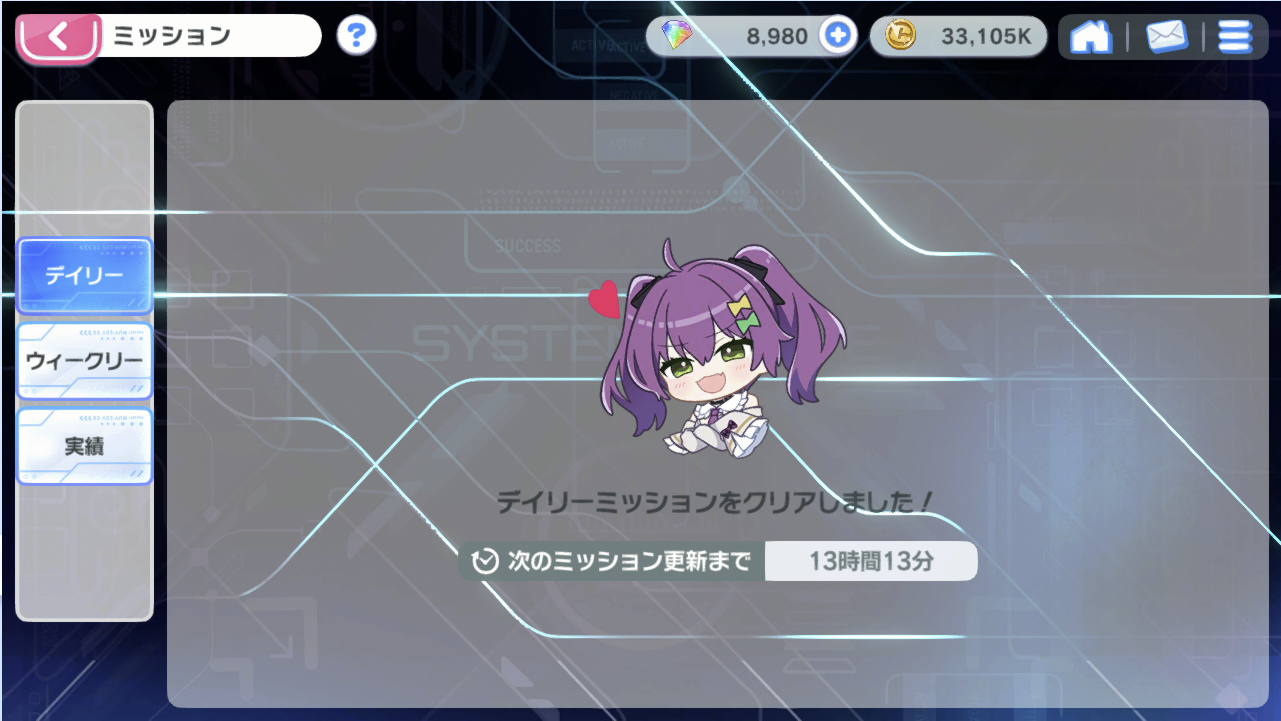Screen dimensions: 1281x721
Task: Go back using the pink arrow button
Action: click(58, 38)
